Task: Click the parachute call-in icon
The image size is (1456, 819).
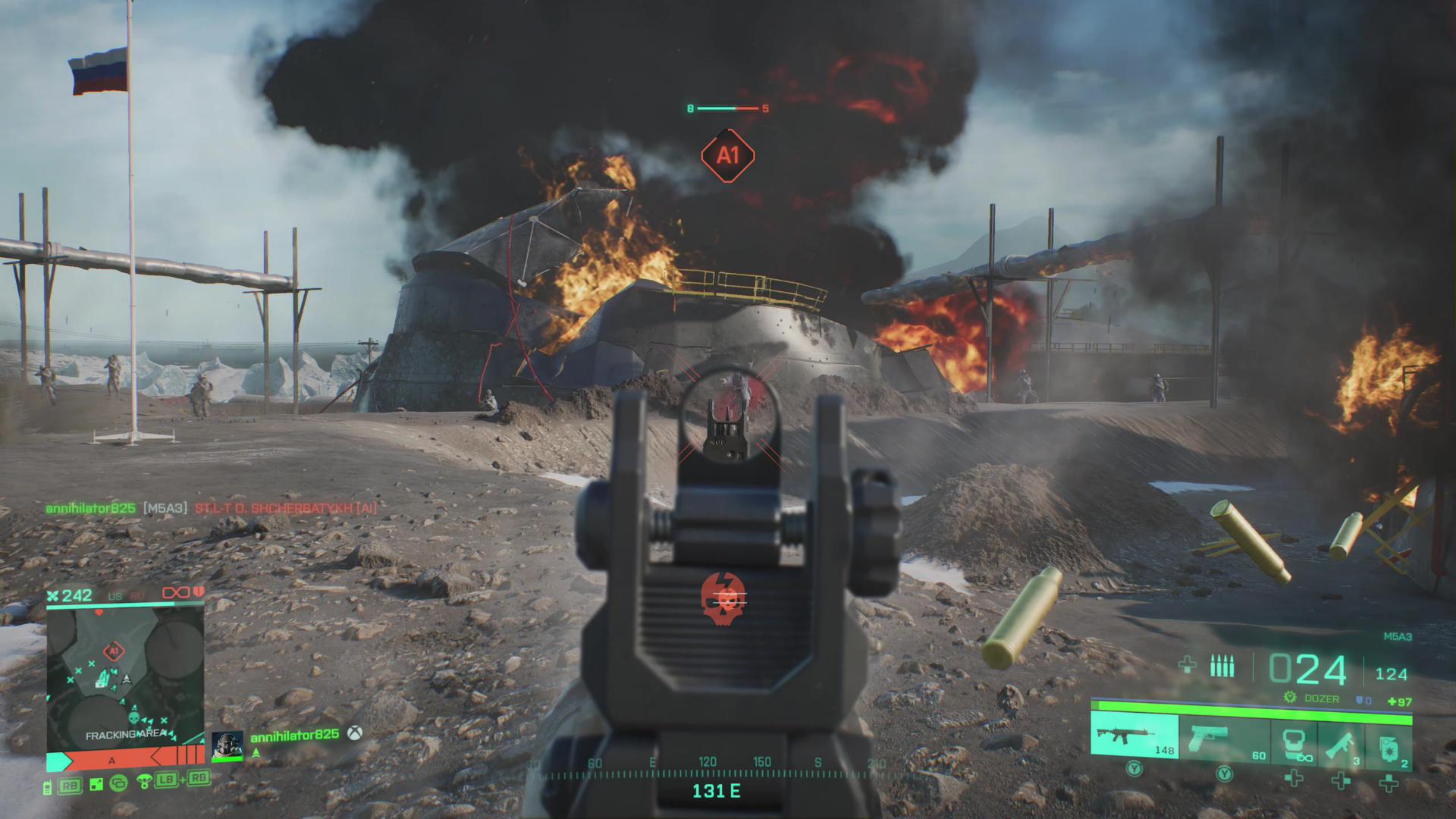Action: [144, 781]
